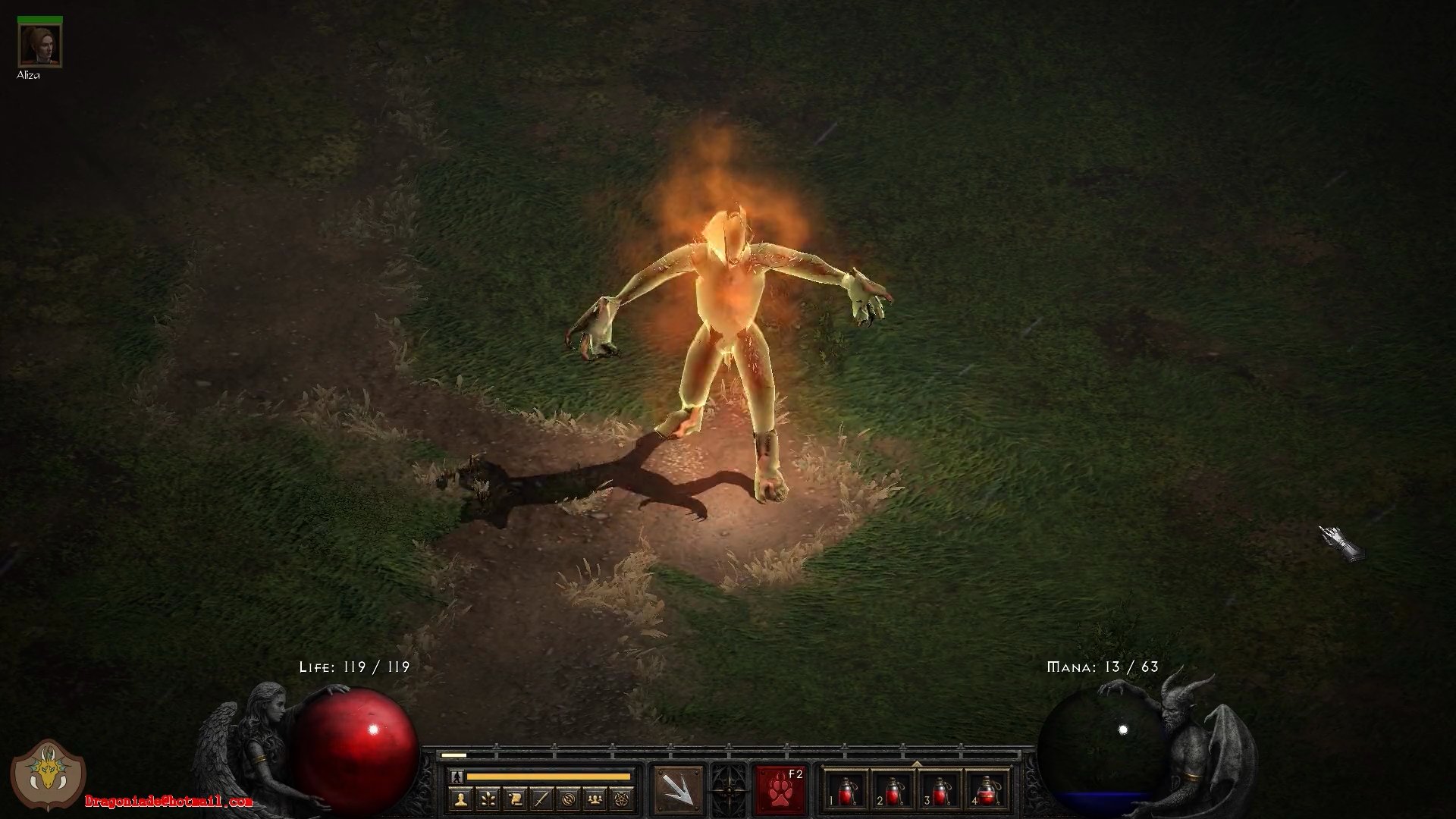Toggle the run/walk button
Image resolution: width=1456 pixels, height=819 pixels.
(x=457, y=777)
